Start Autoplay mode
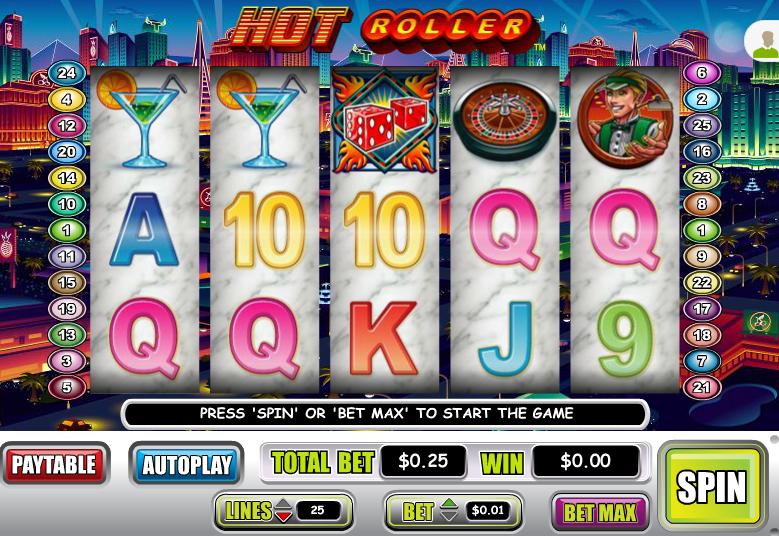779x536 pixels. pos(186,465)
